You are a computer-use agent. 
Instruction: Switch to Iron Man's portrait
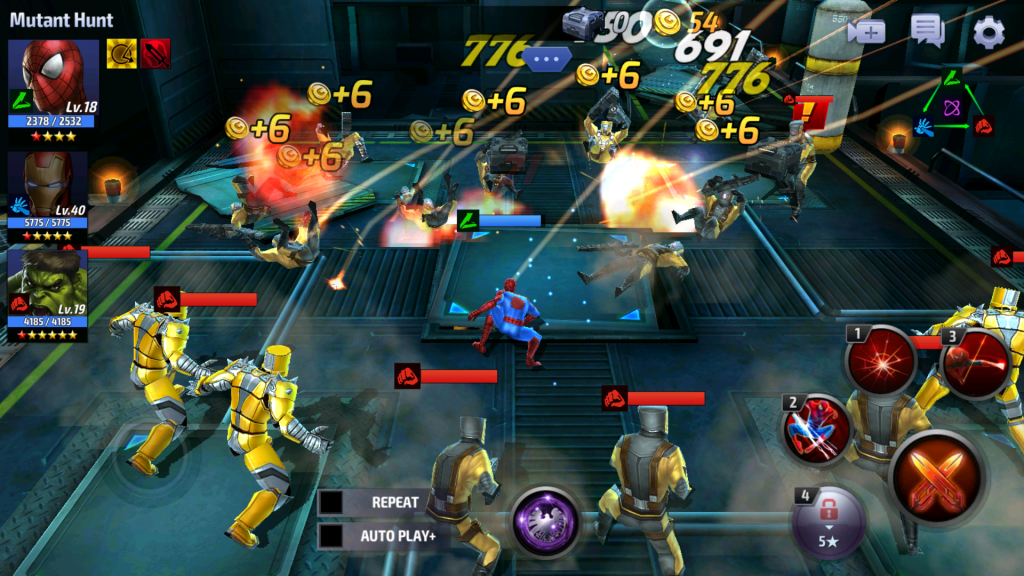point(48,186)
